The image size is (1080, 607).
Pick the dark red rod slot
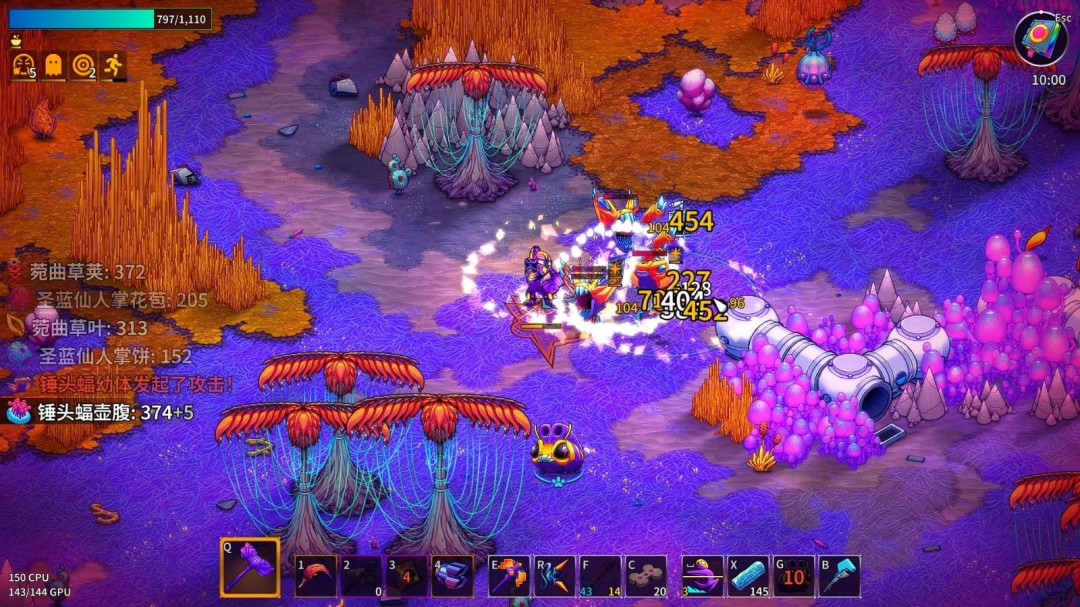(600, 577)
